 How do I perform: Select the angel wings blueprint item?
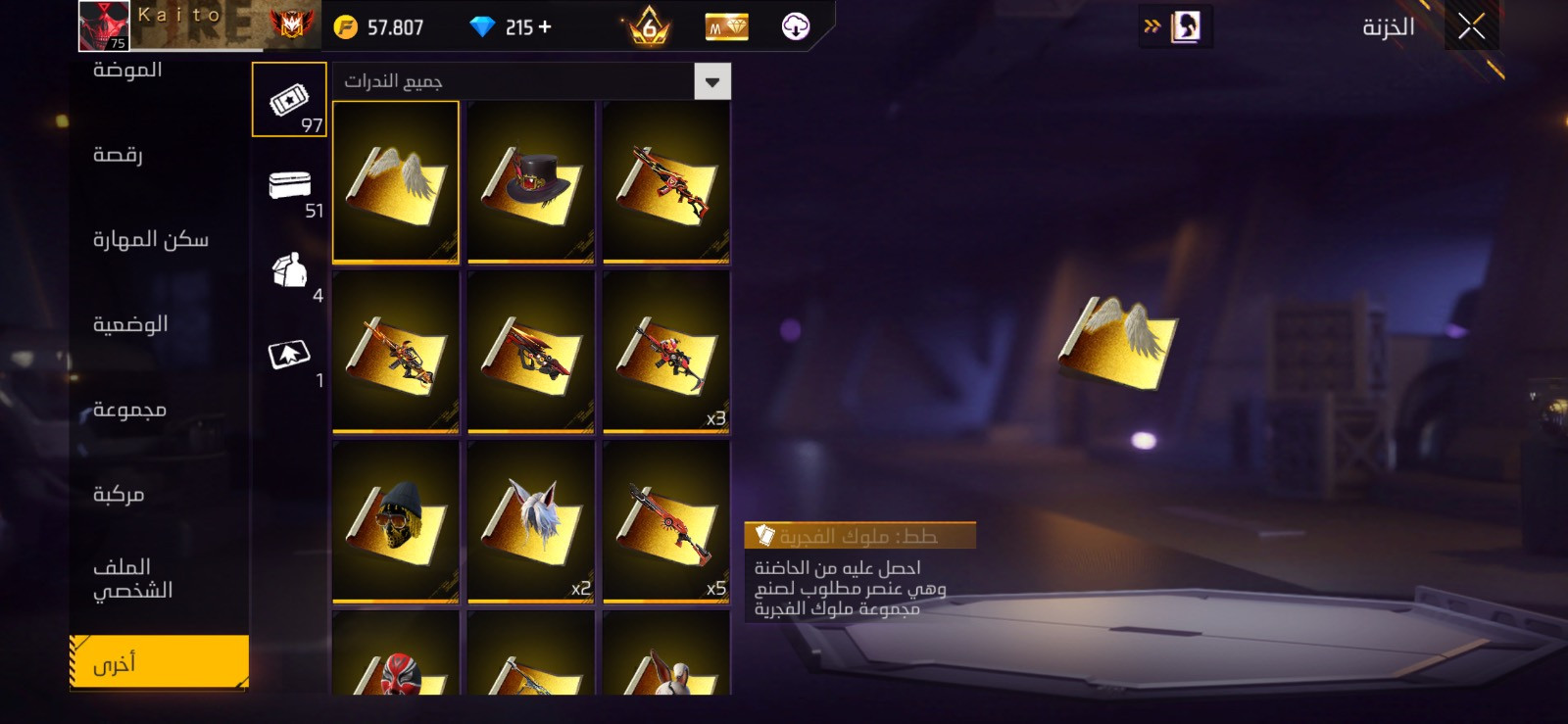click(396, 182)
